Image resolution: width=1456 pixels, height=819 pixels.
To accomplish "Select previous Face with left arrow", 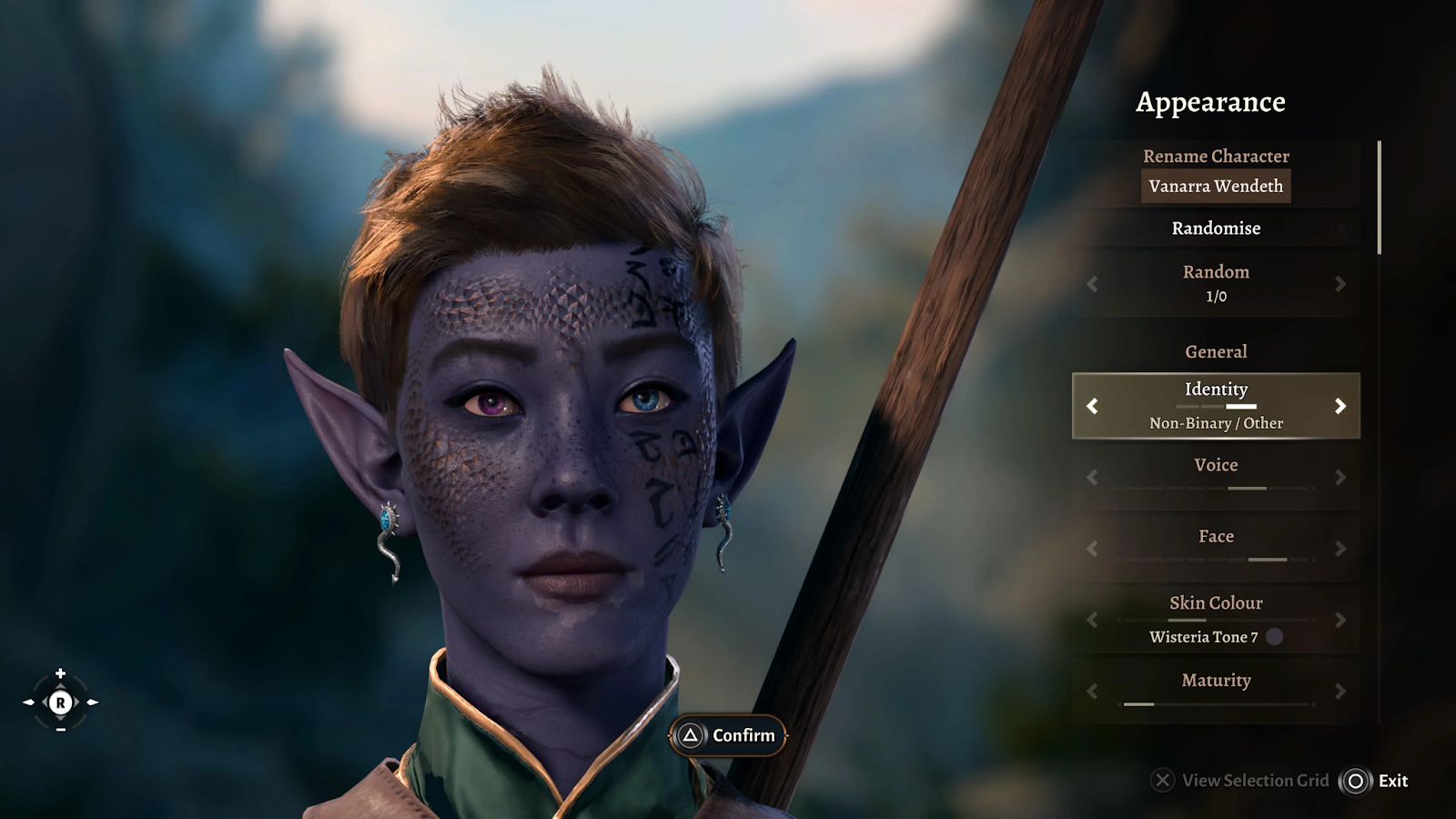I will (1092, 549).
